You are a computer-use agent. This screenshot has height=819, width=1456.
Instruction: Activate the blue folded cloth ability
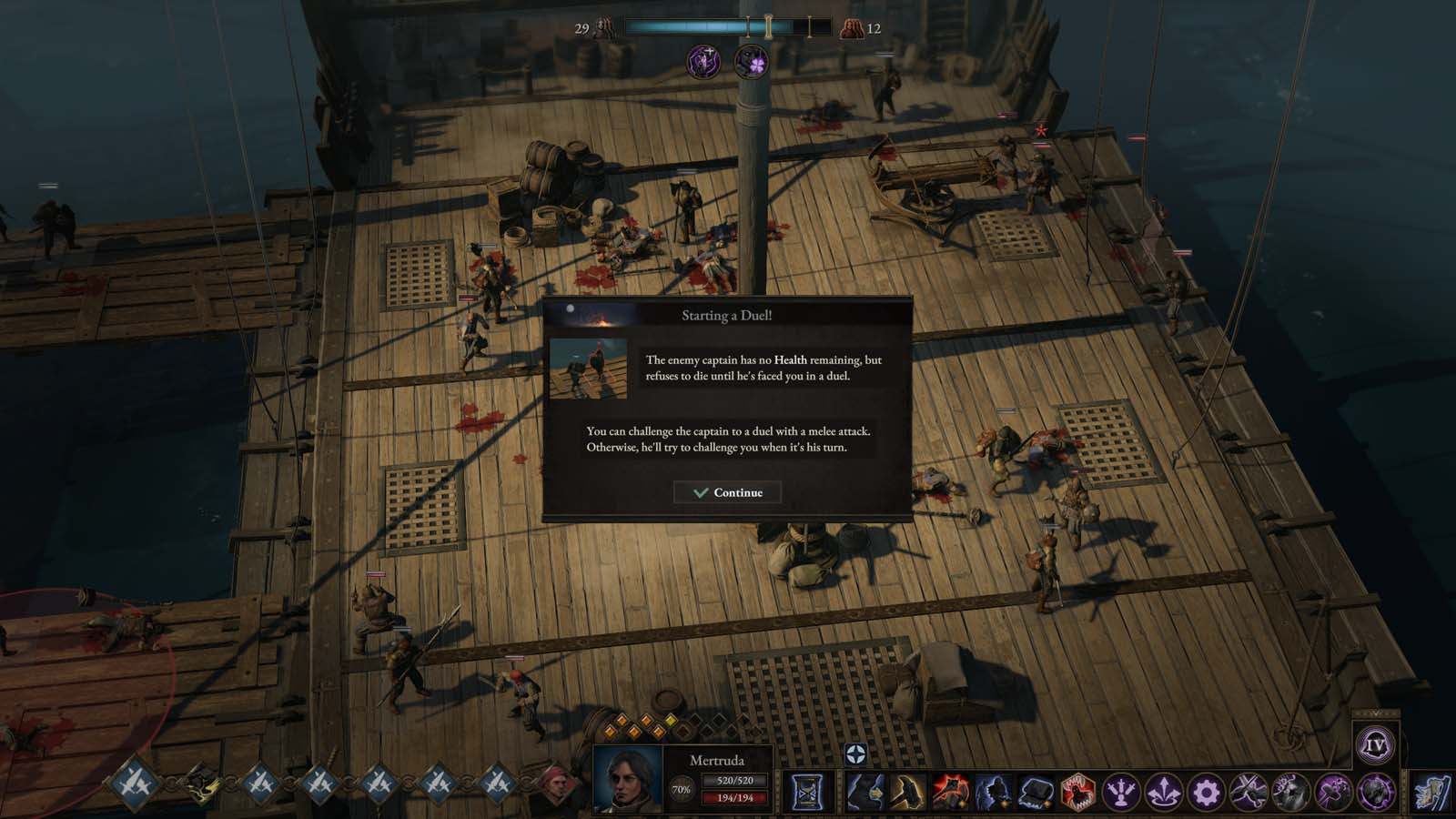[1035, 793]
